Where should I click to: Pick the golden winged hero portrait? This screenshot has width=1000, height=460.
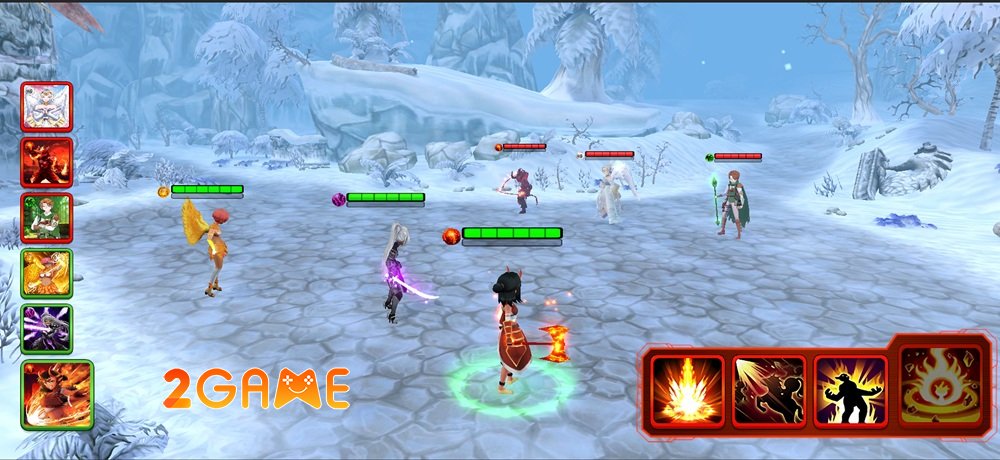(x=47, y=273)
